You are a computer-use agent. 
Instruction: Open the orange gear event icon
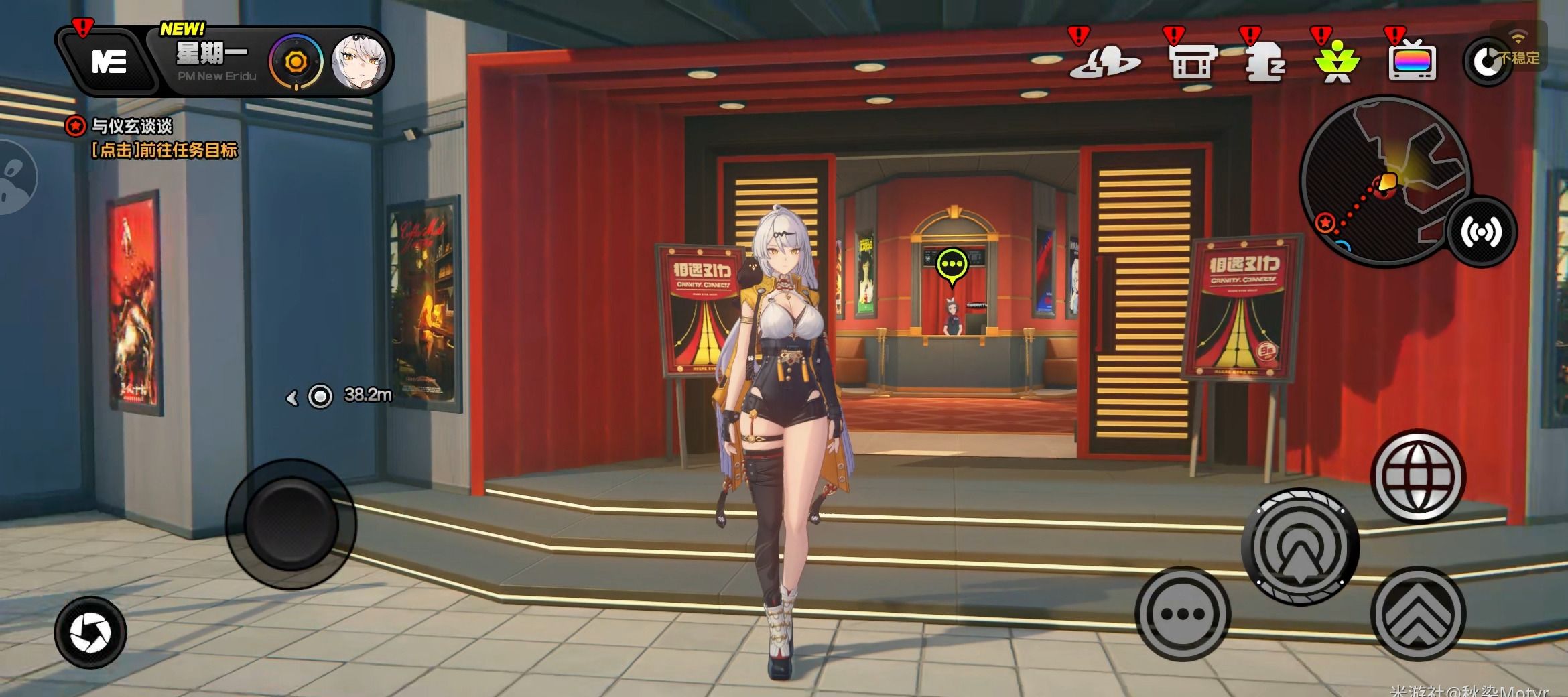point(296,62)
